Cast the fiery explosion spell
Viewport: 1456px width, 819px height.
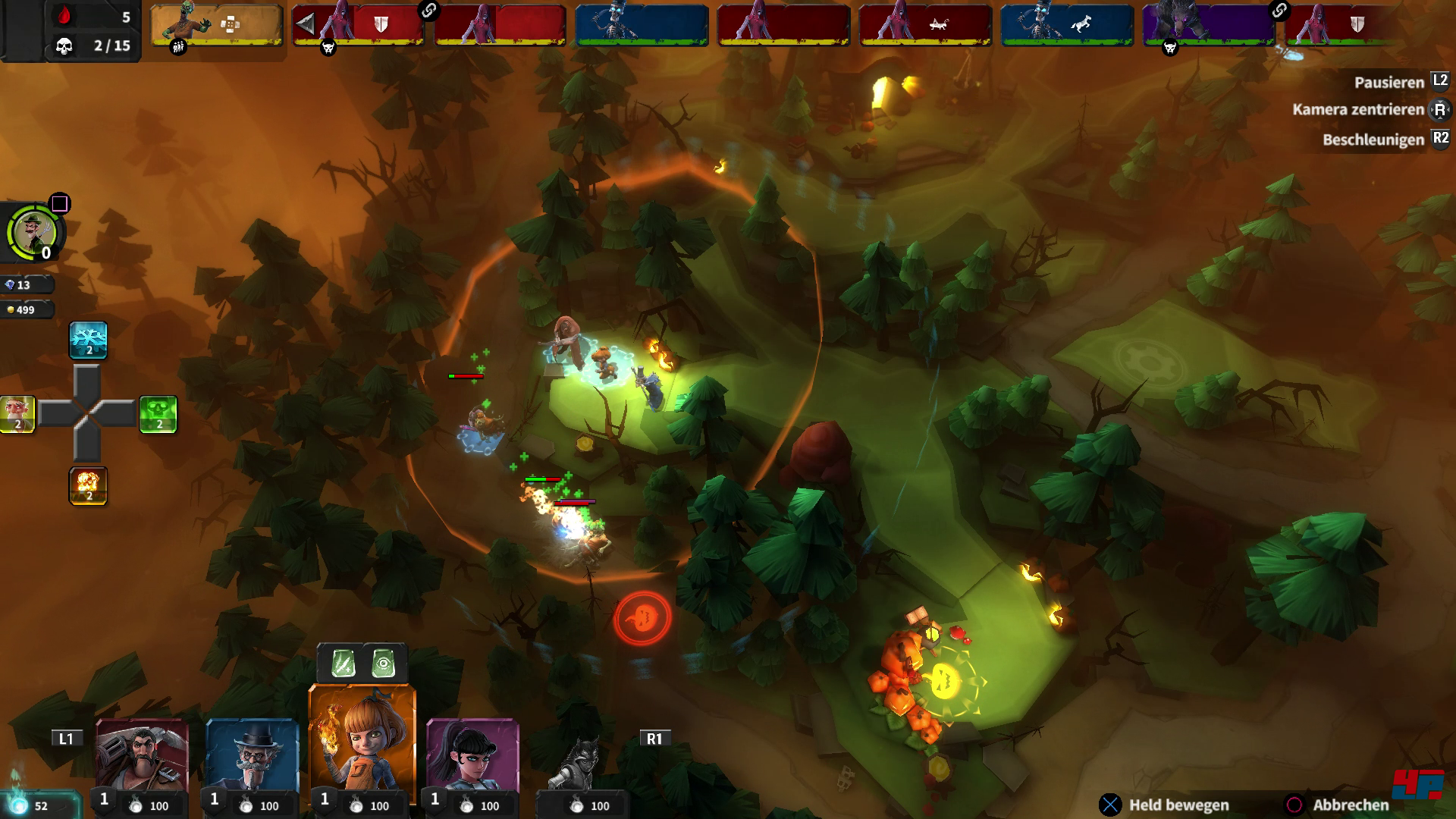(x=88, y=485)
